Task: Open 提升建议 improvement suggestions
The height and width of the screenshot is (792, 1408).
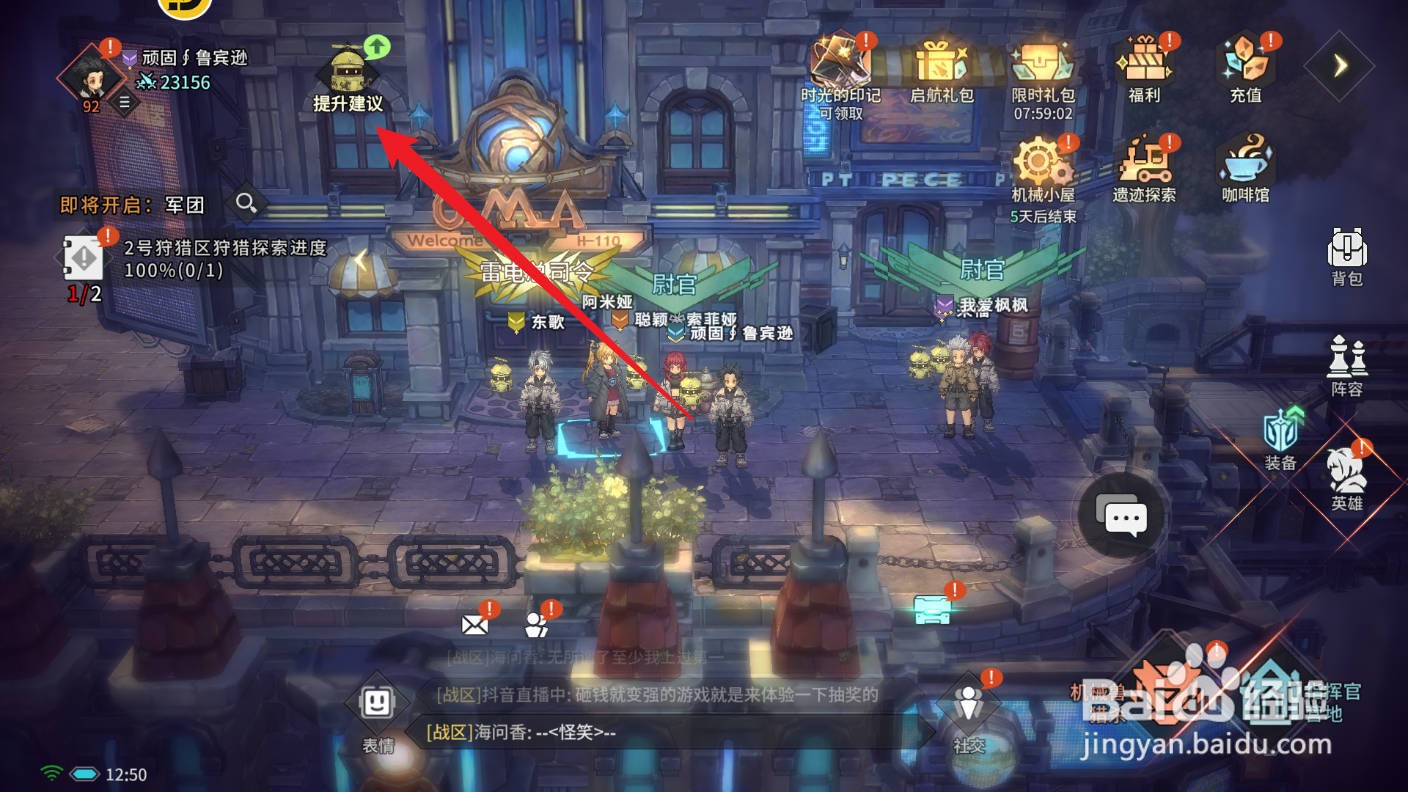Action: pos(350,75)
